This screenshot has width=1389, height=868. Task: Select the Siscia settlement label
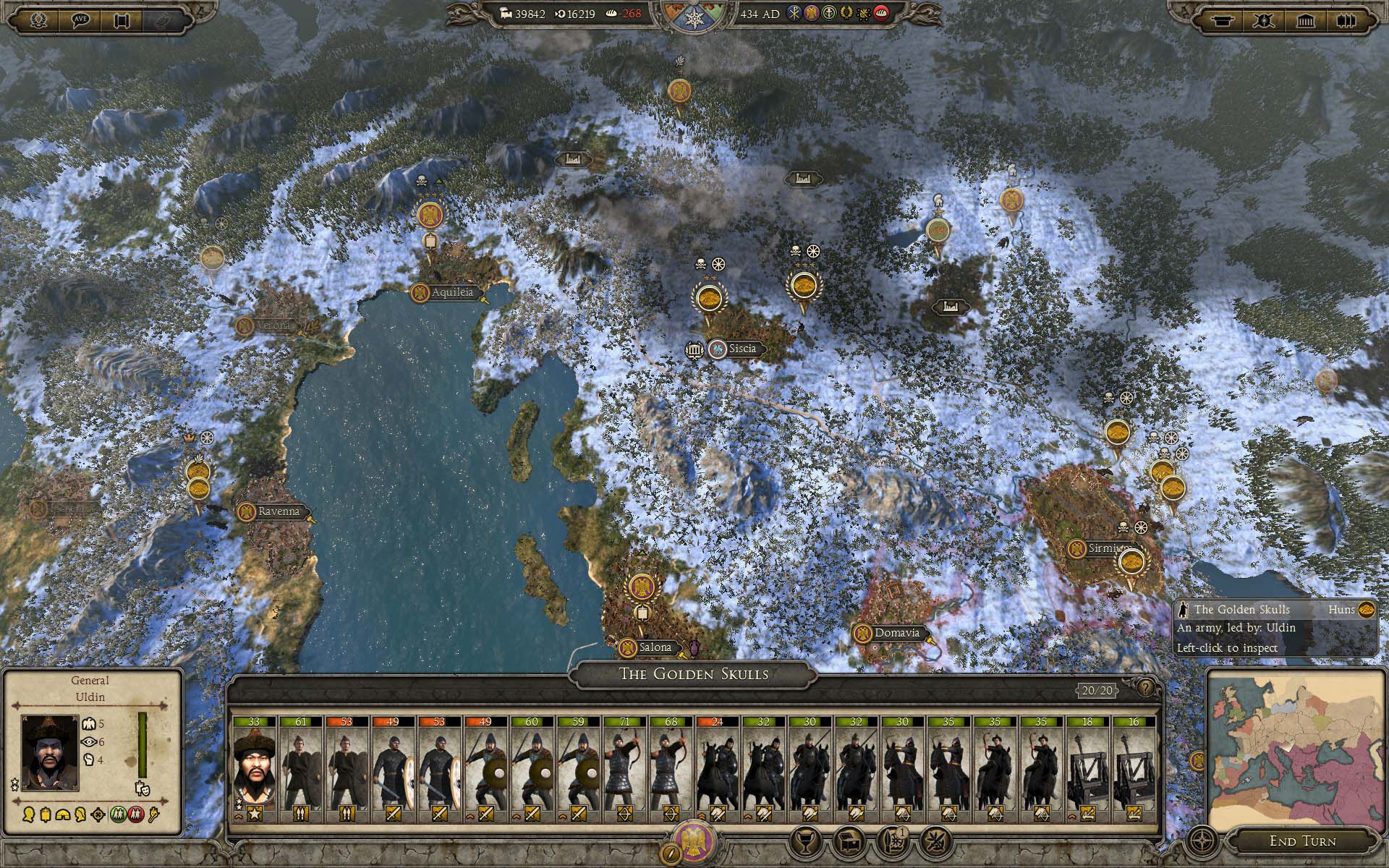click(742, 349)
